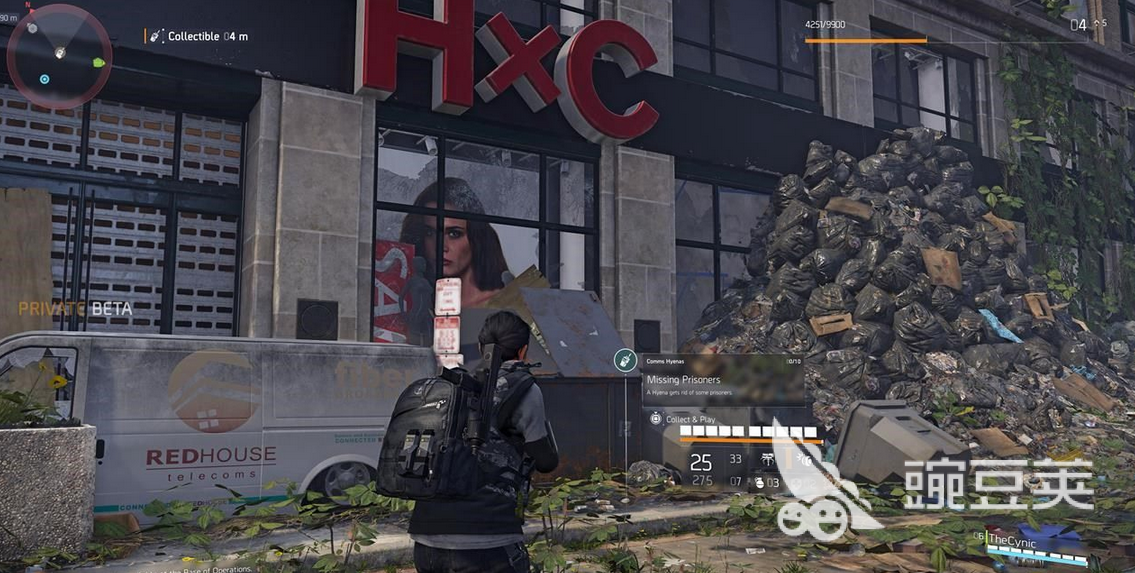Viewport: 1135px width, 573px height.
Task: Click the walkie-talkie comms icon
Action: click(x=622, y=360)
